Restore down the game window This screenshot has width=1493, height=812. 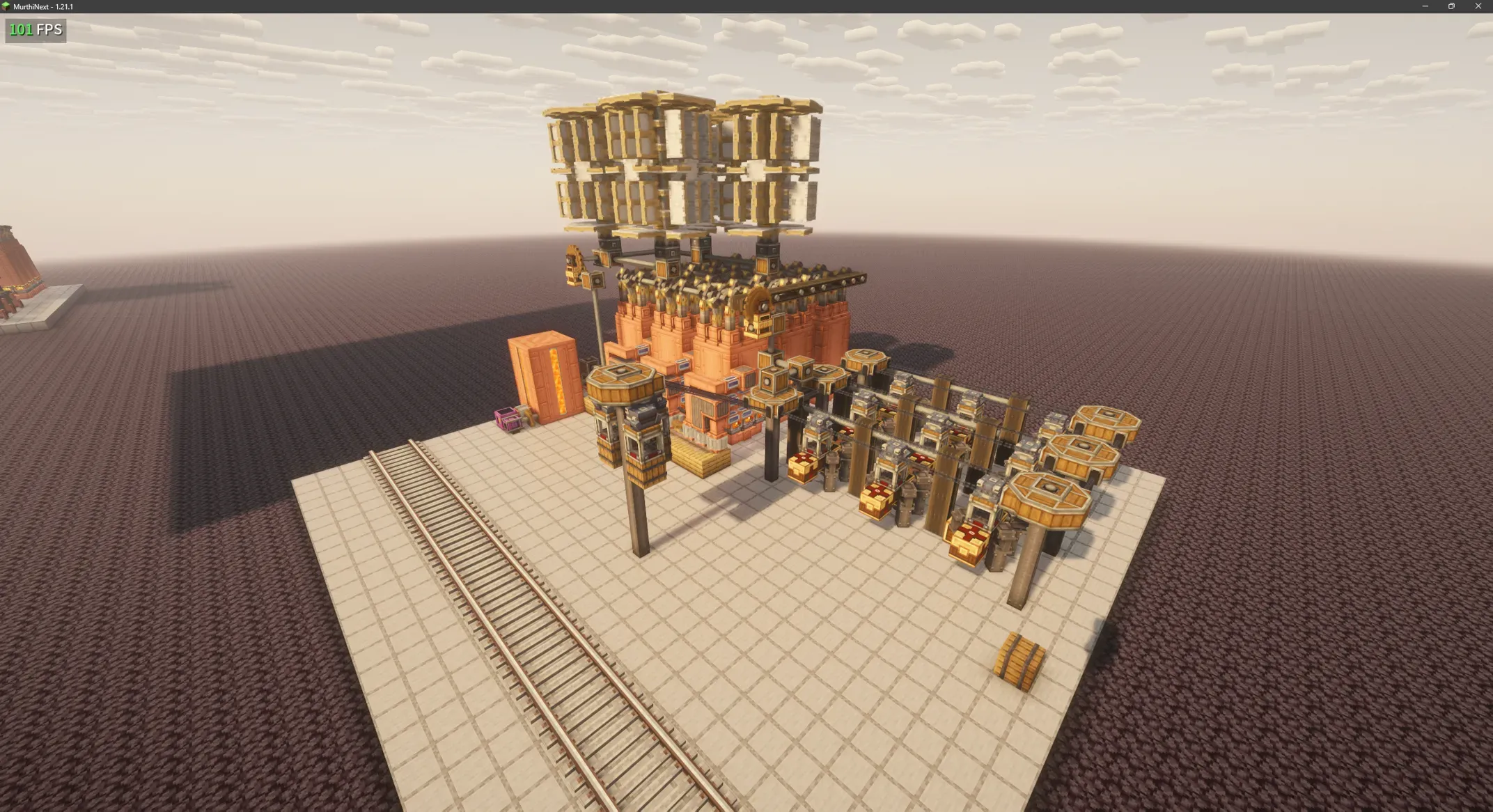click(x=1451, y=6)
